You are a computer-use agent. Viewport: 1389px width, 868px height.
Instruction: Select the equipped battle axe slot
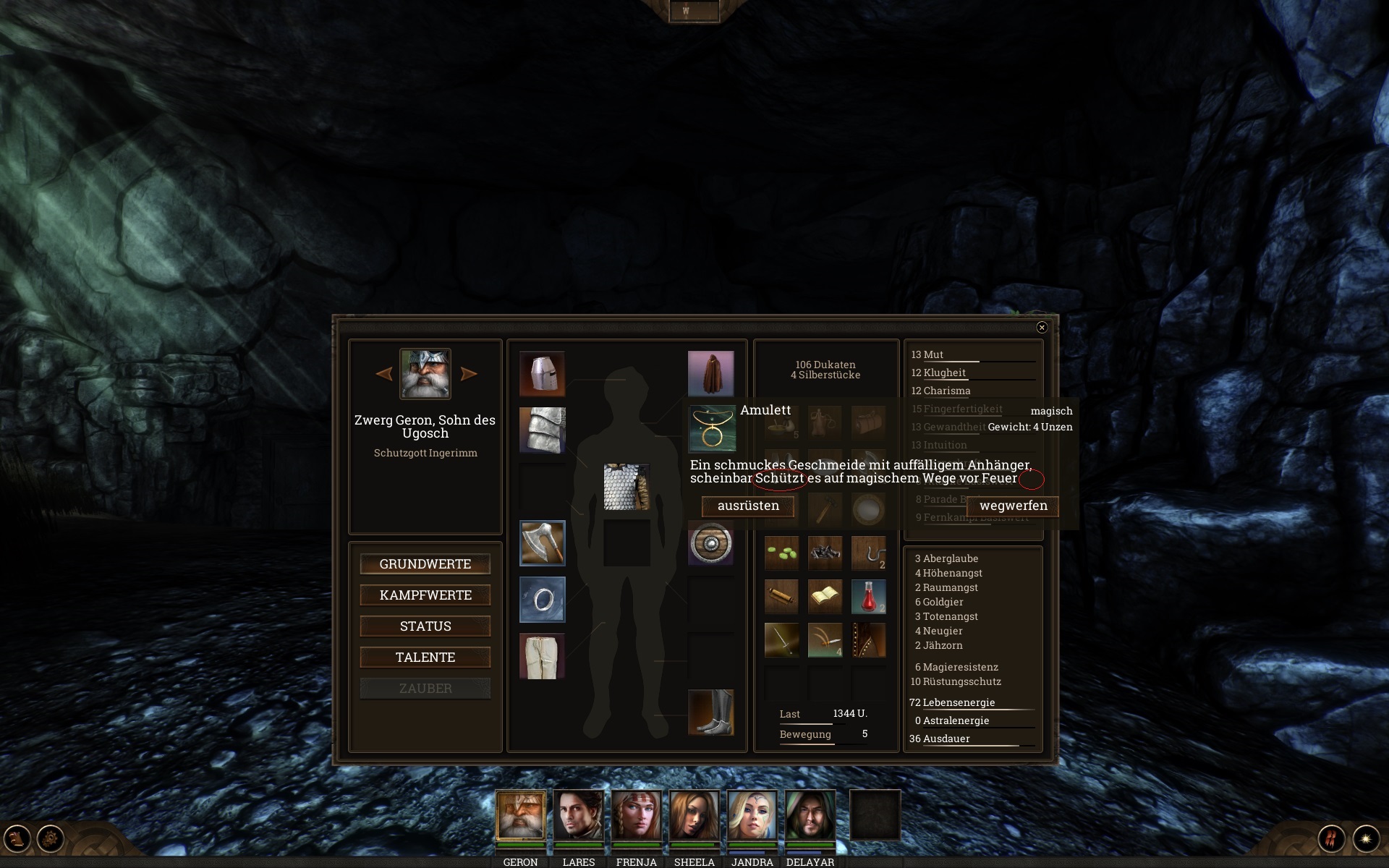click(542, 543)
